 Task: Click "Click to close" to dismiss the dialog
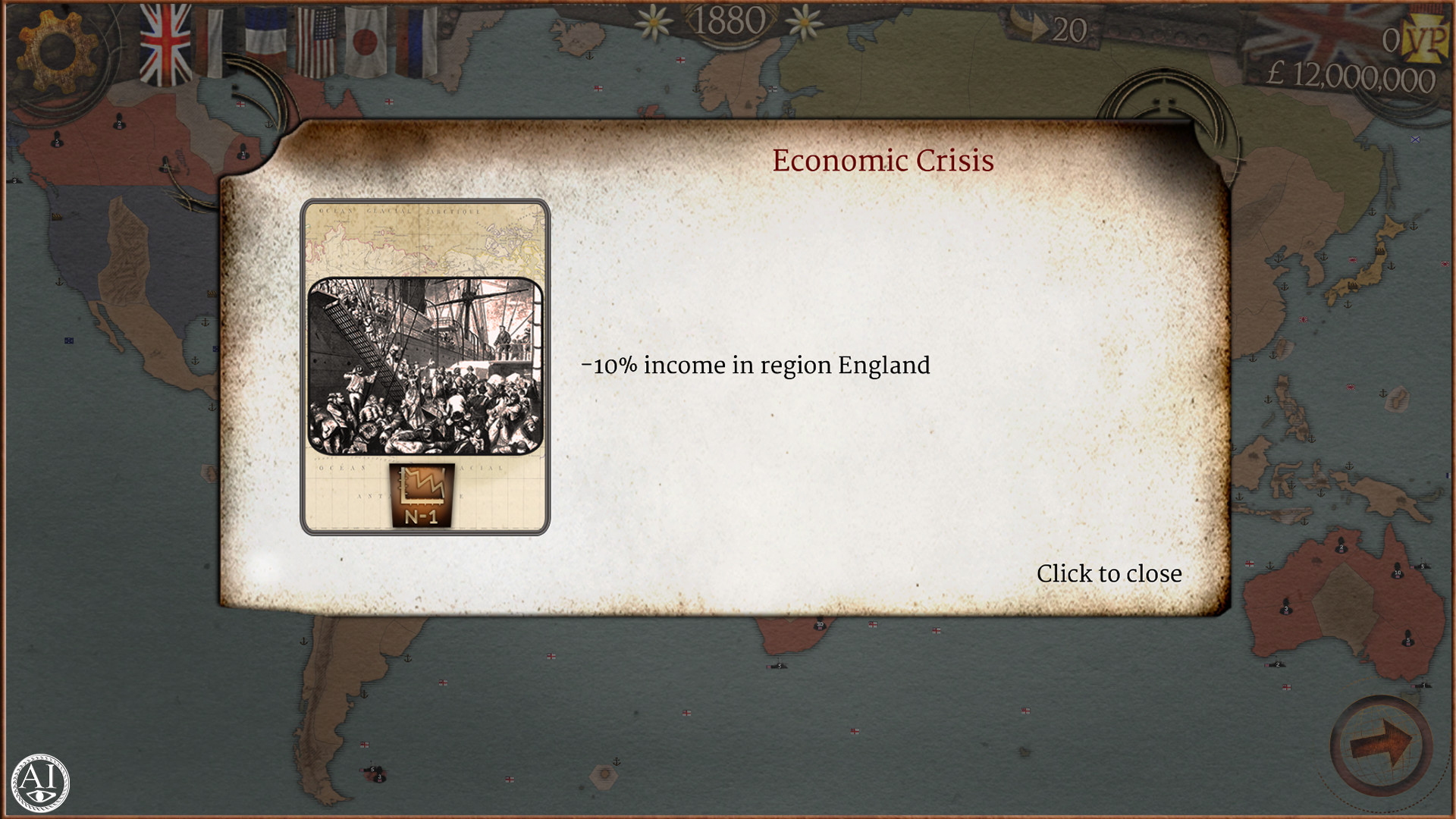1108,574
